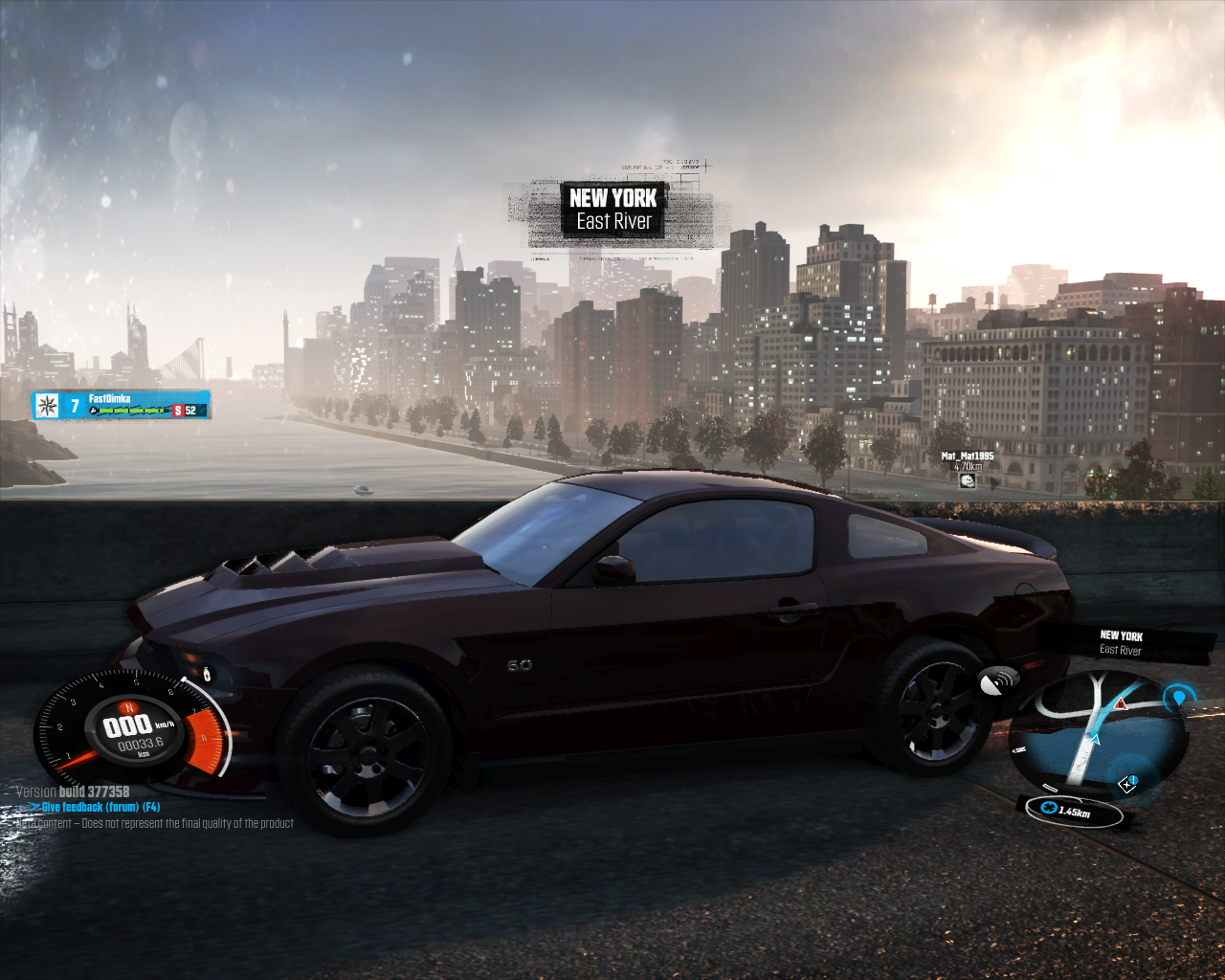Click the blue compass icon on the 1.45km indicator
1225x980 pixels.
[1049, 809]
